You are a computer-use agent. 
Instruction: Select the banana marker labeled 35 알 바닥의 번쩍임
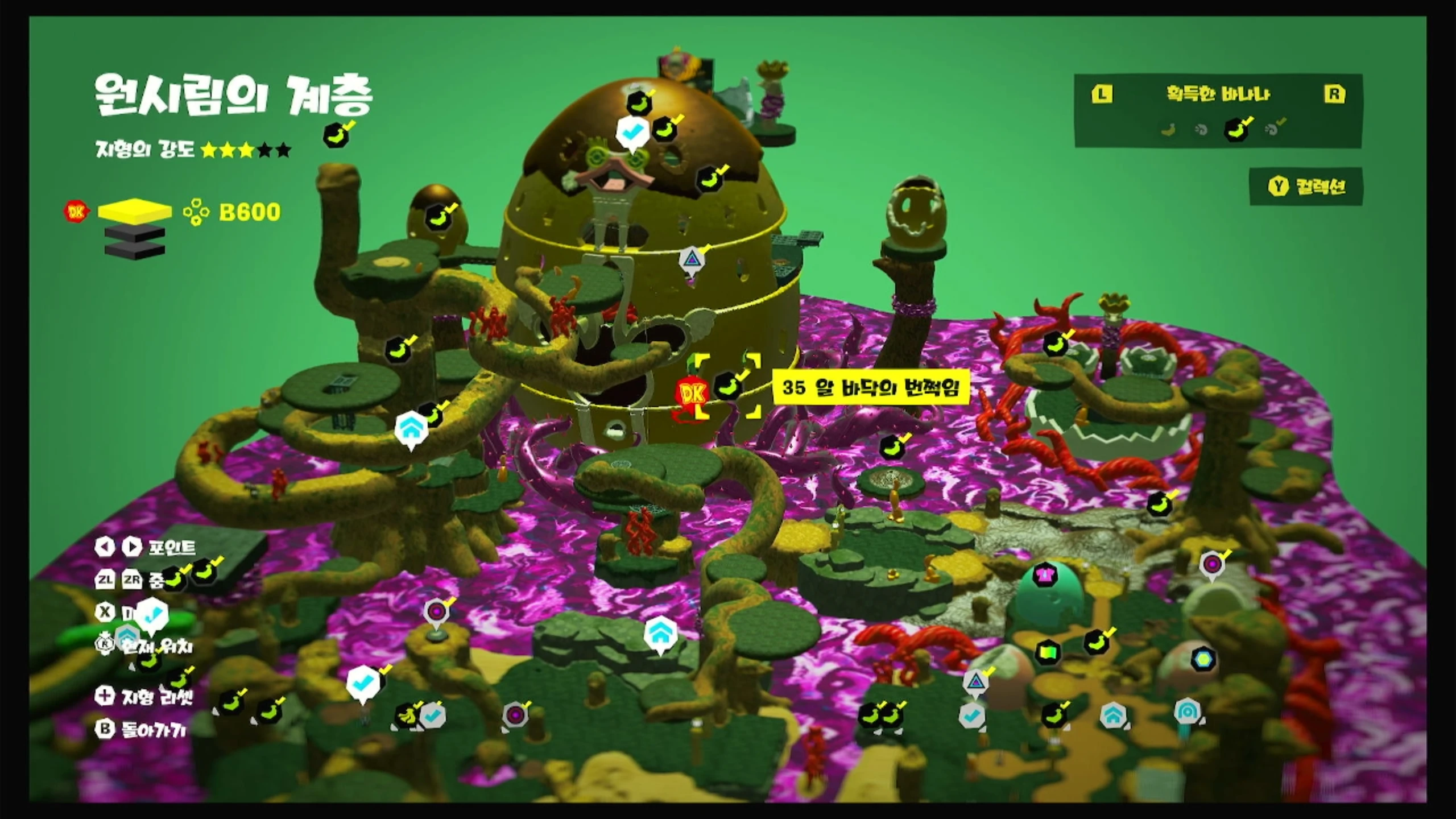point(728,386)
